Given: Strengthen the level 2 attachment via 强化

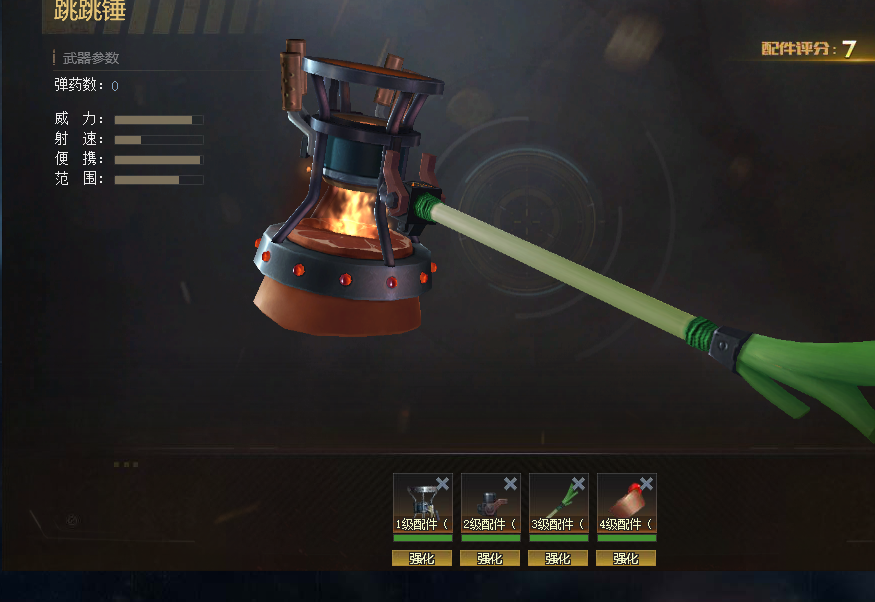Looking at the screenshot, I should pyautogui.click(x=490, y=558).
